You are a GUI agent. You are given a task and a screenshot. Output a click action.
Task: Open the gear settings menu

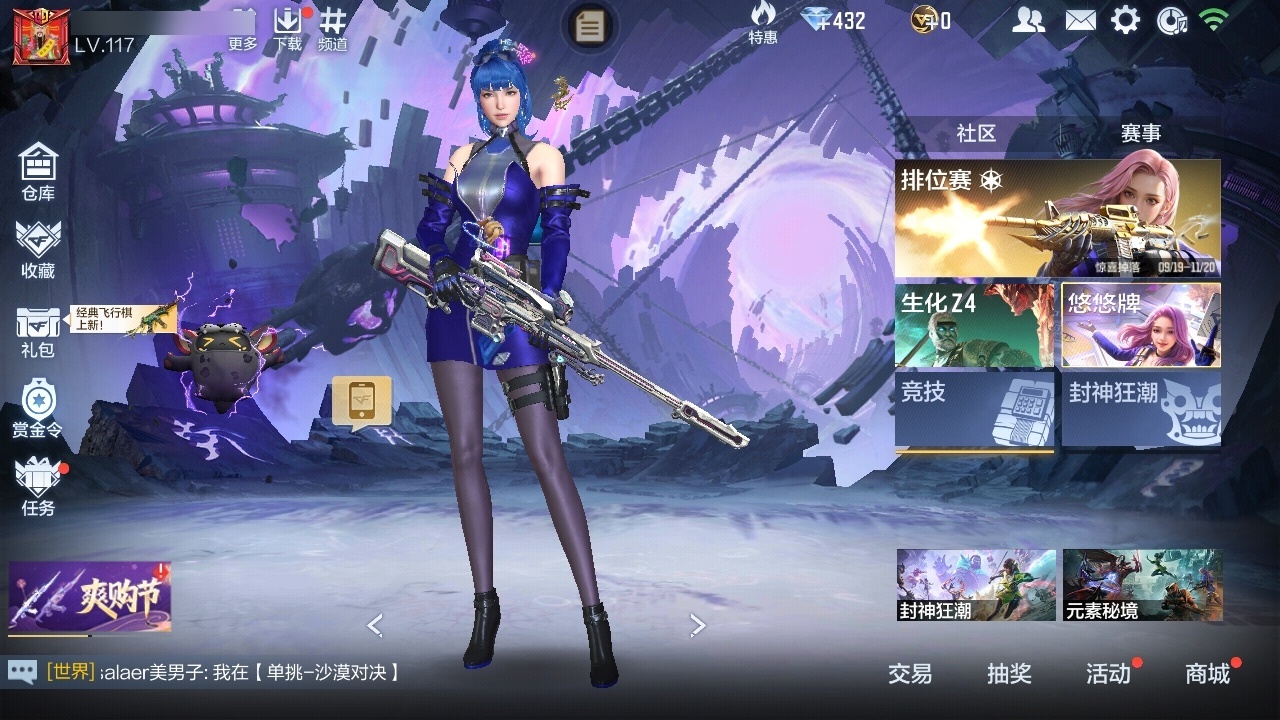point(1126,20)
